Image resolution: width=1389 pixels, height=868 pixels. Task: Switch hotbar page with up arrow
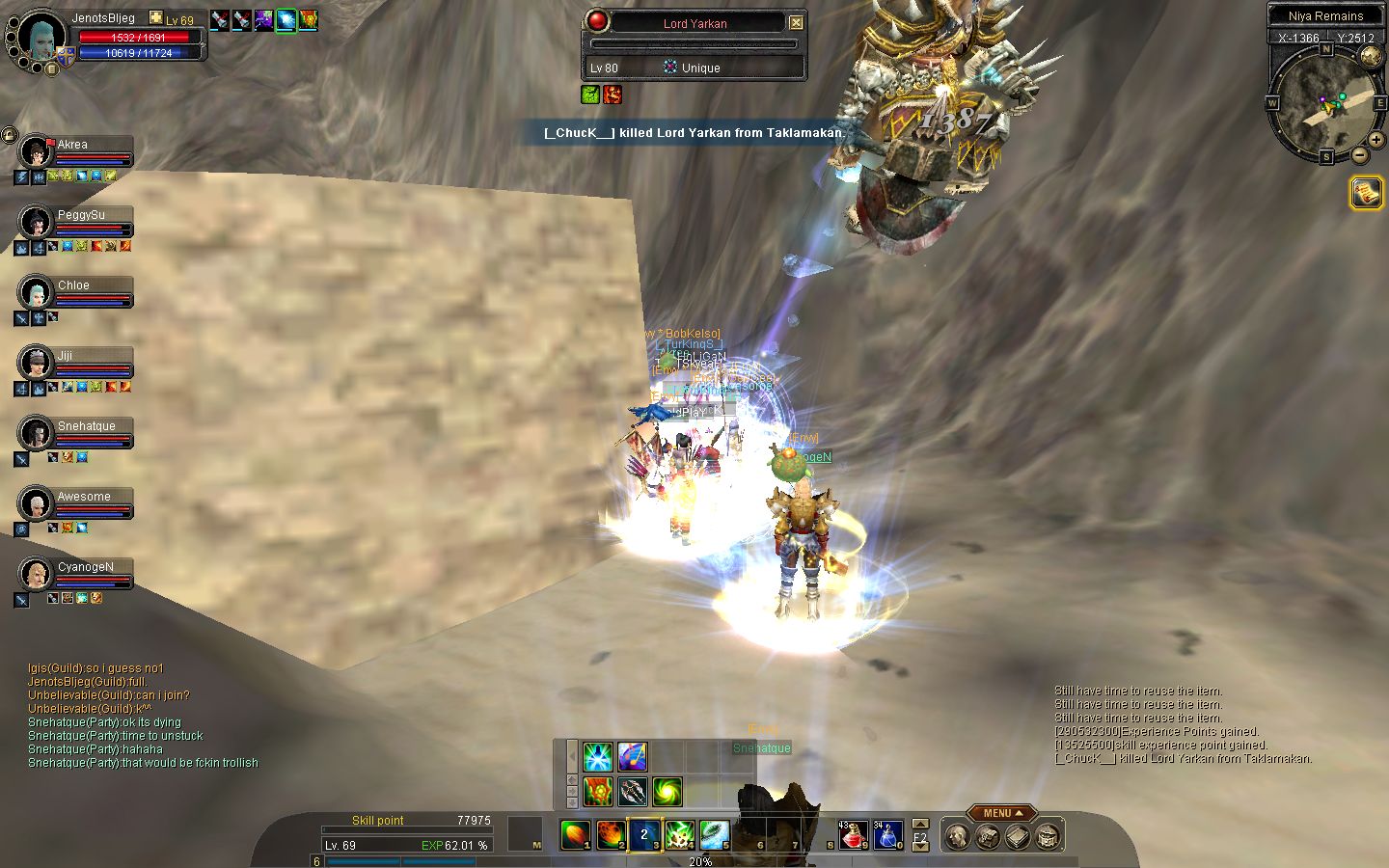coord(920,825)
